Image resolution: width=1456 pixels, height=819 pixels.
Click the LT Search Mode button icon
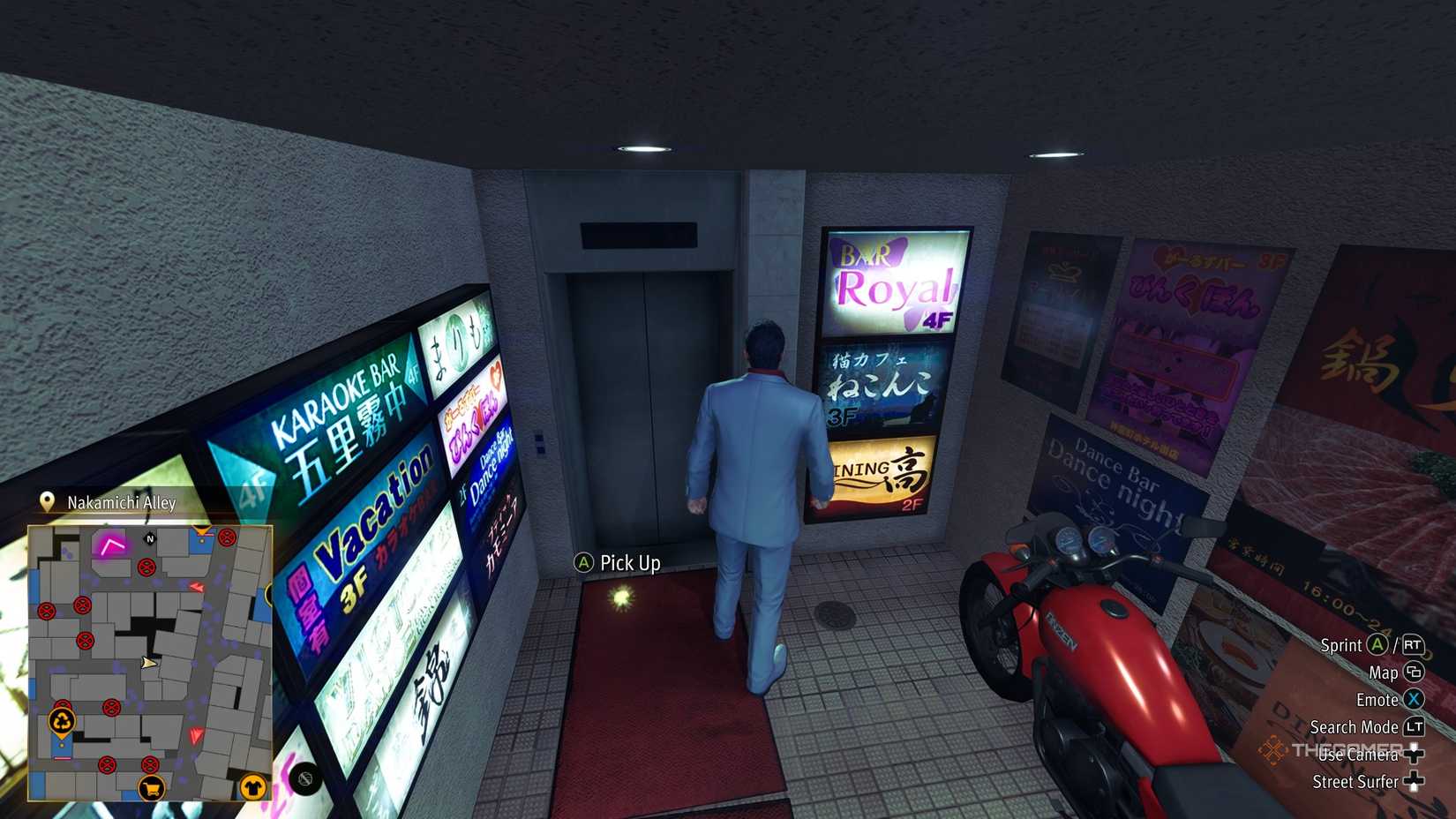1415,728
